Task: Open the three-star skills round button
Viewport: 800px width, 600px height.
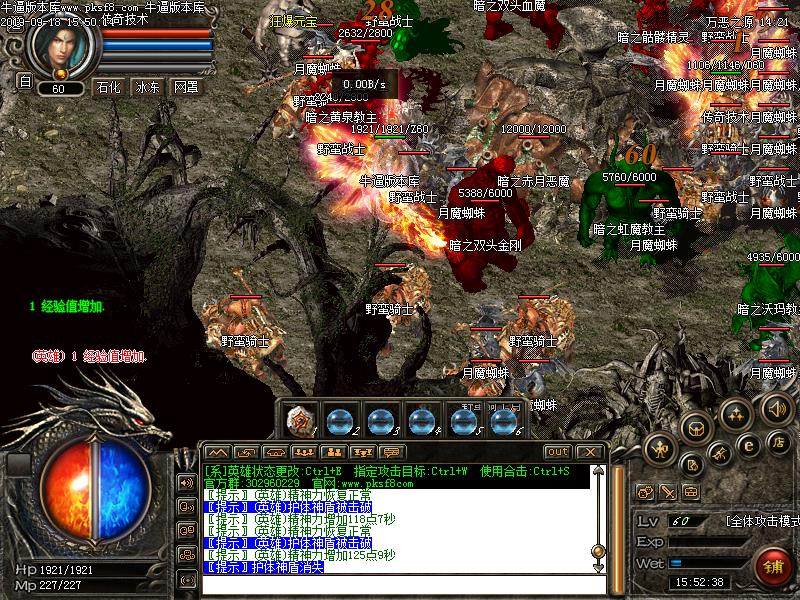Action: click(x=737, y=413)
